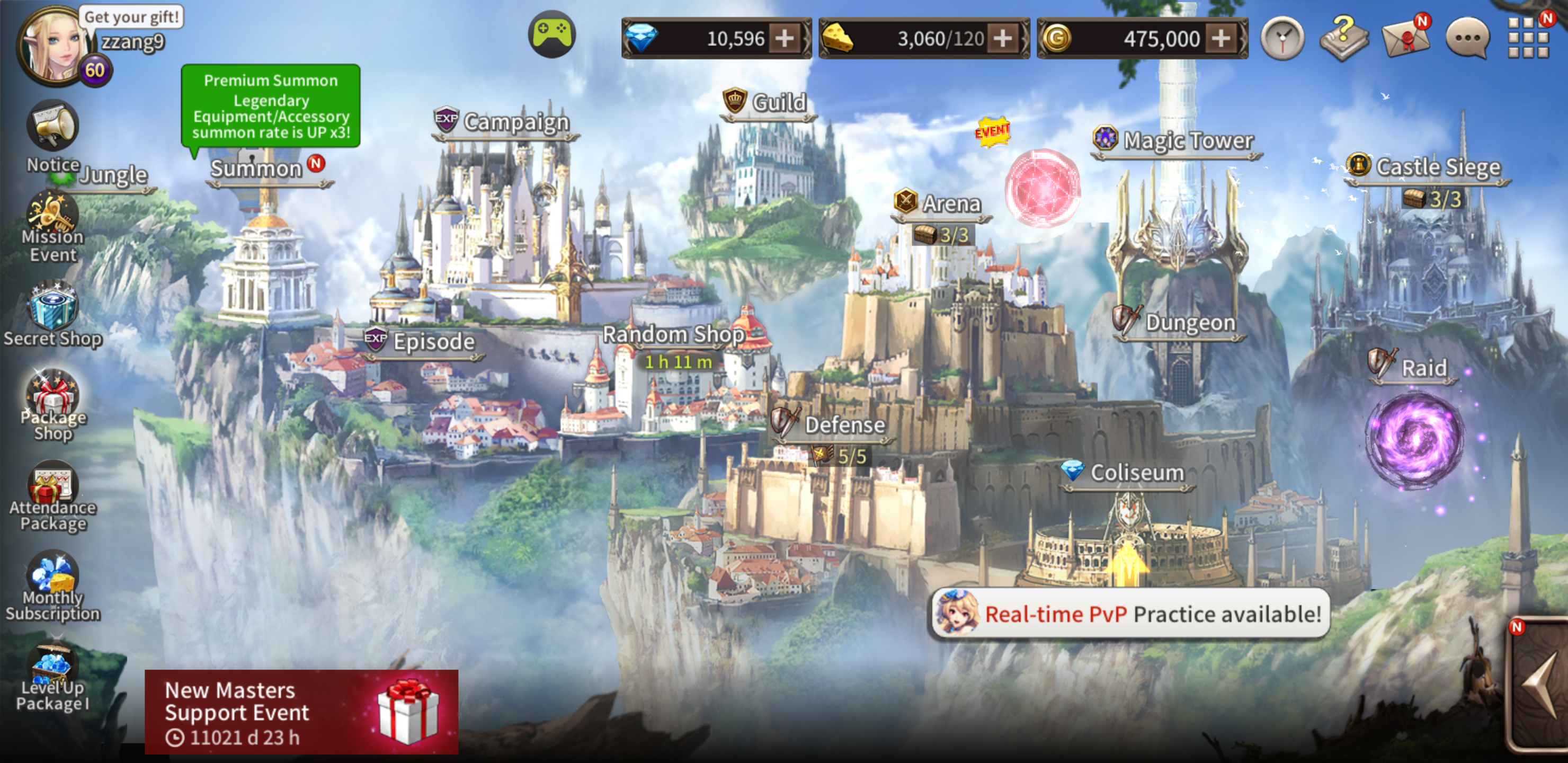Open the chat speech bubble
This screenshot has height=763, width=1568.
1467,39
